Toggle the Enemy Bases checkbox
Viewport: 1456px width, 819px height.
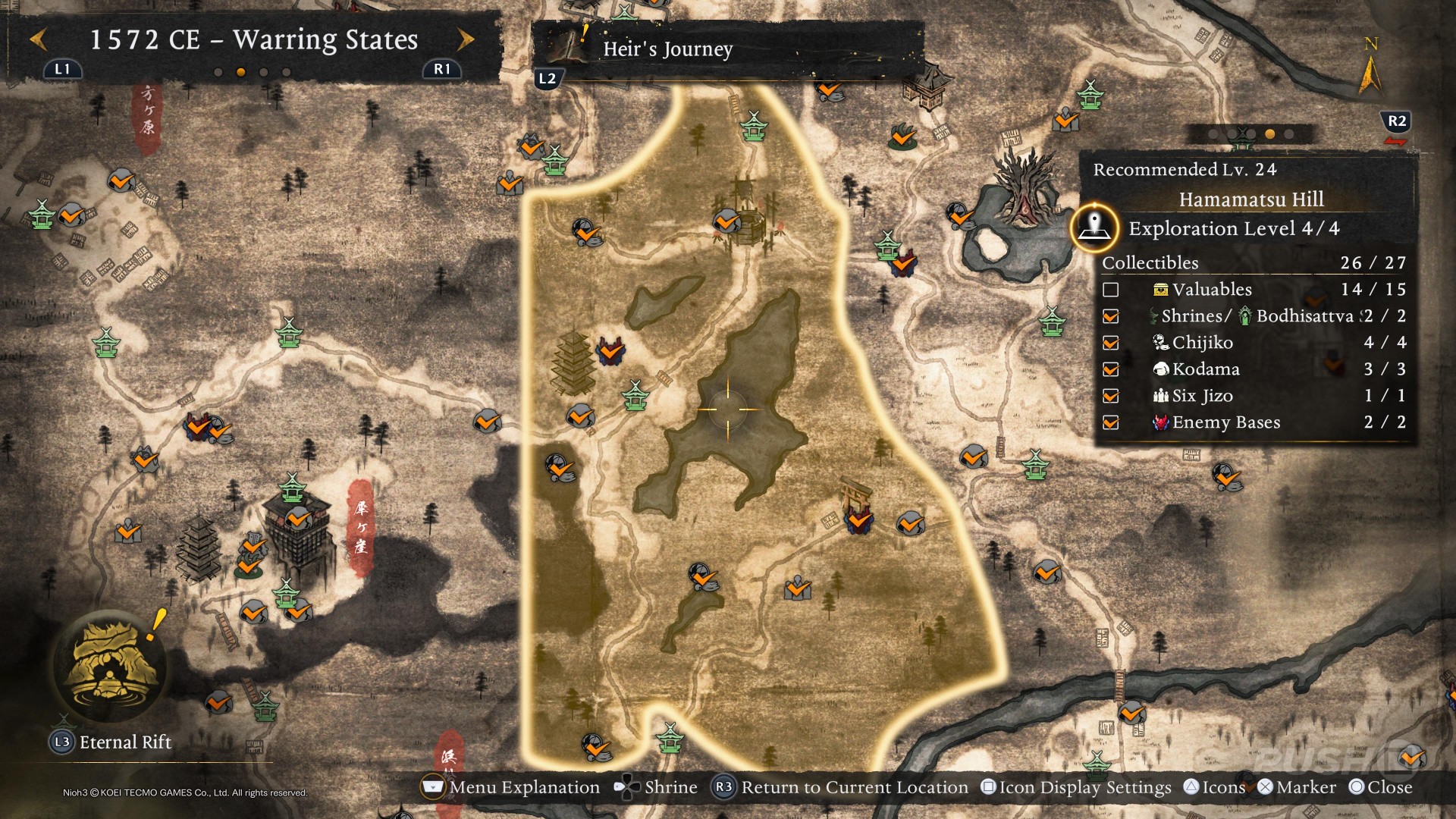click(x=1111, y=422)
